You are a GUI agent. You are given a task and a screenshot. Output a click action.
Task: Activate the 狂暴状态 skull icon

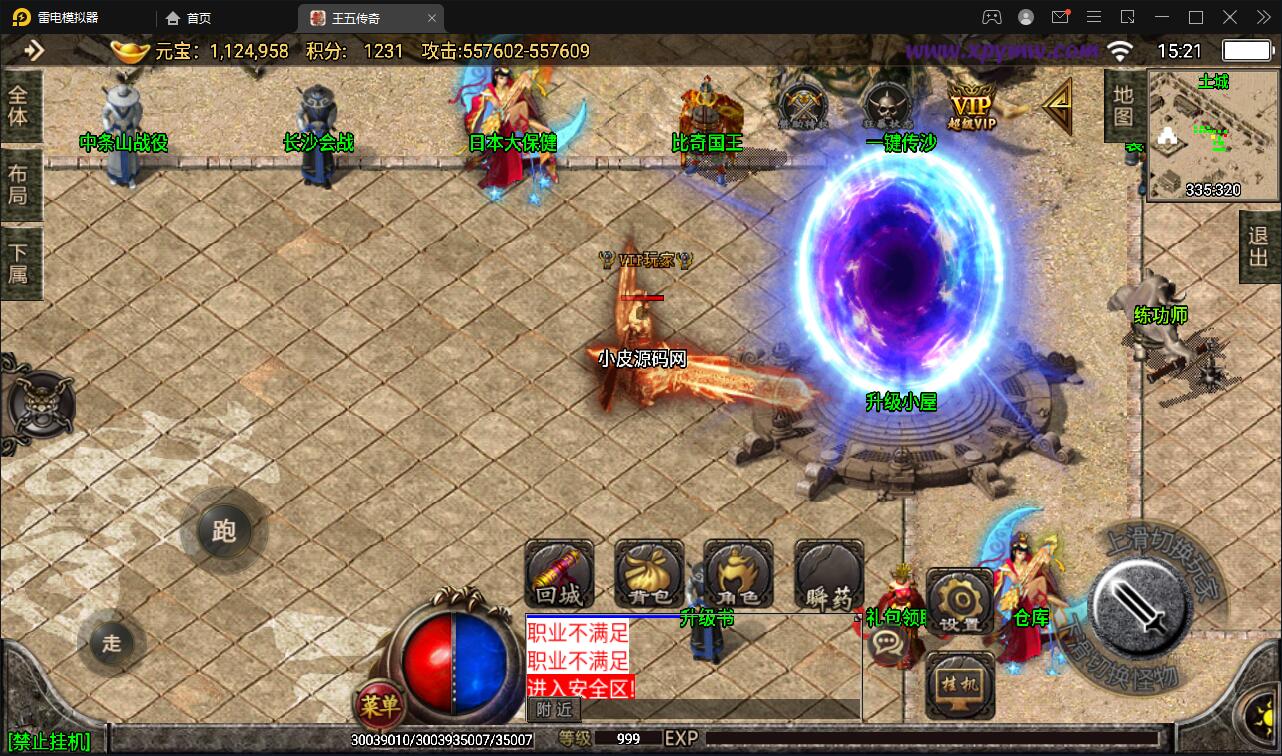point(886,104)
